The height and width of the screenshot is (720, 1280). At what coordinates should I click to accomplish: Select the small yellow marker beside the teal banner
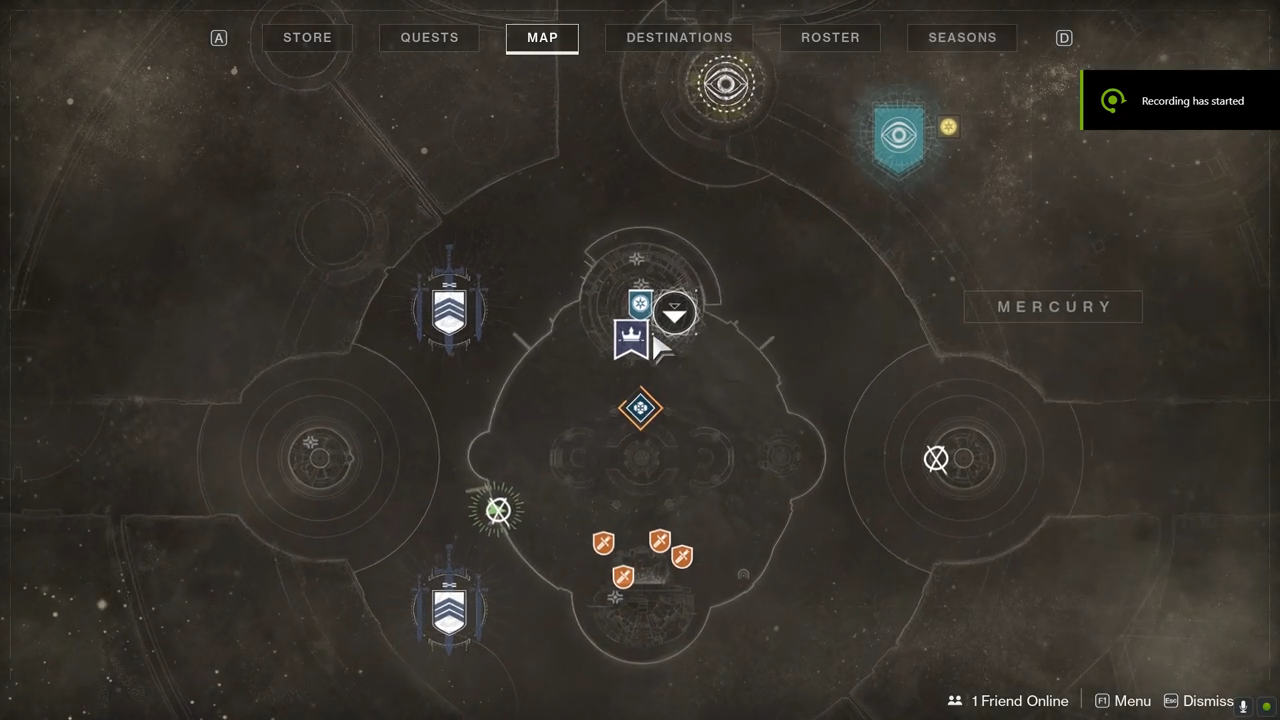coord(948,127)
